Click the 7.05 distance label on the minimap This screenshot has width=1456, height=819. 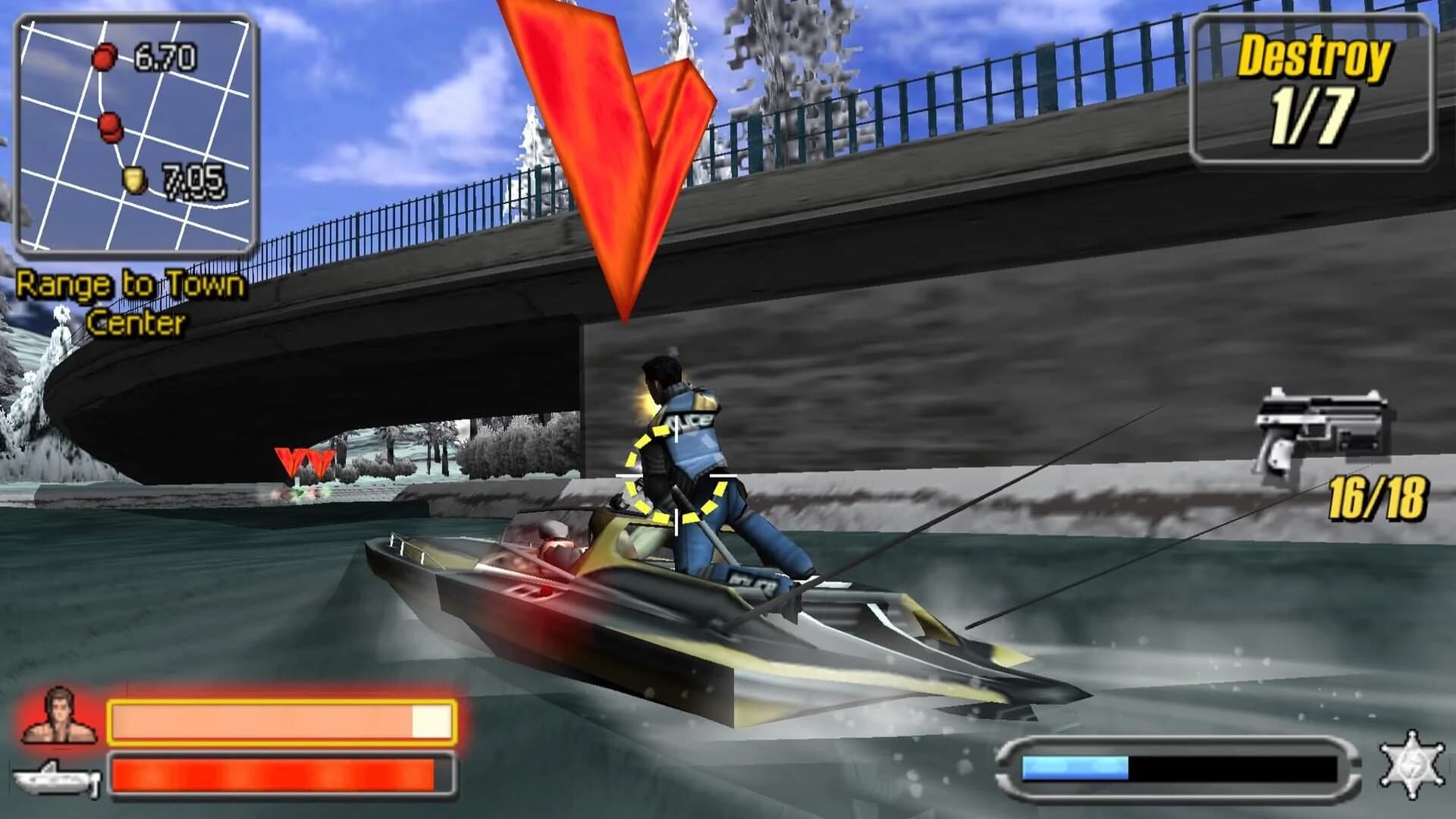[x=196, y=180]
